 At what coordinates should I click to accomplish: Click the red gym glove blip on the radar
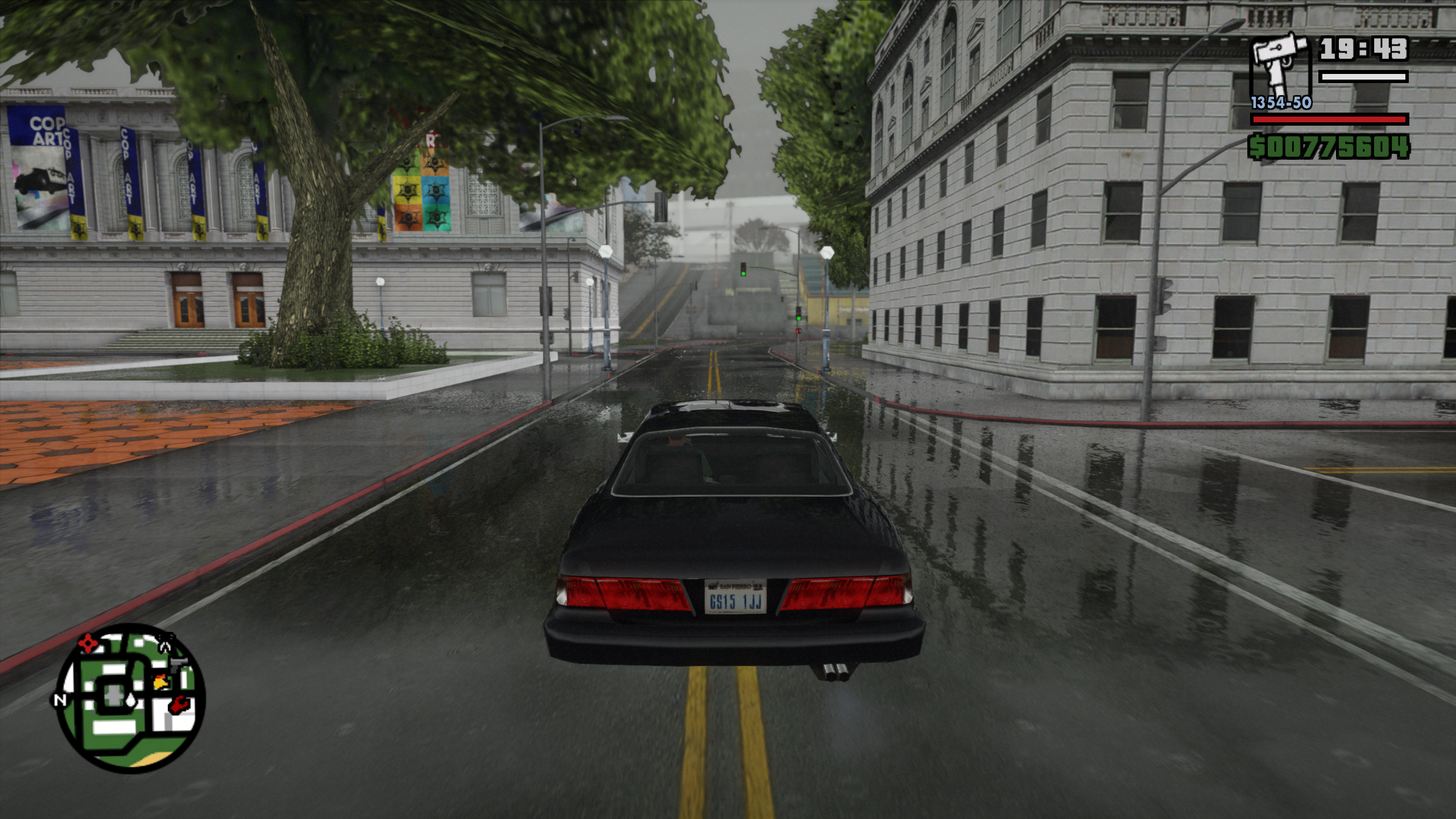[179, 705]
